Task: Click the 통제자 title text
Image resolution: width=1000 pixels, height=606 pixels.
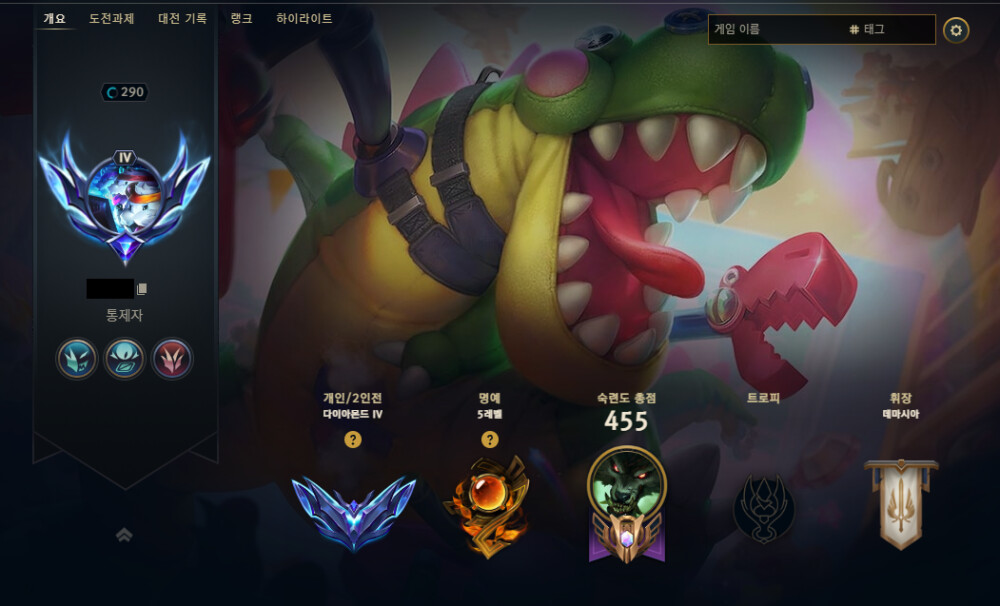Action: 125,315
